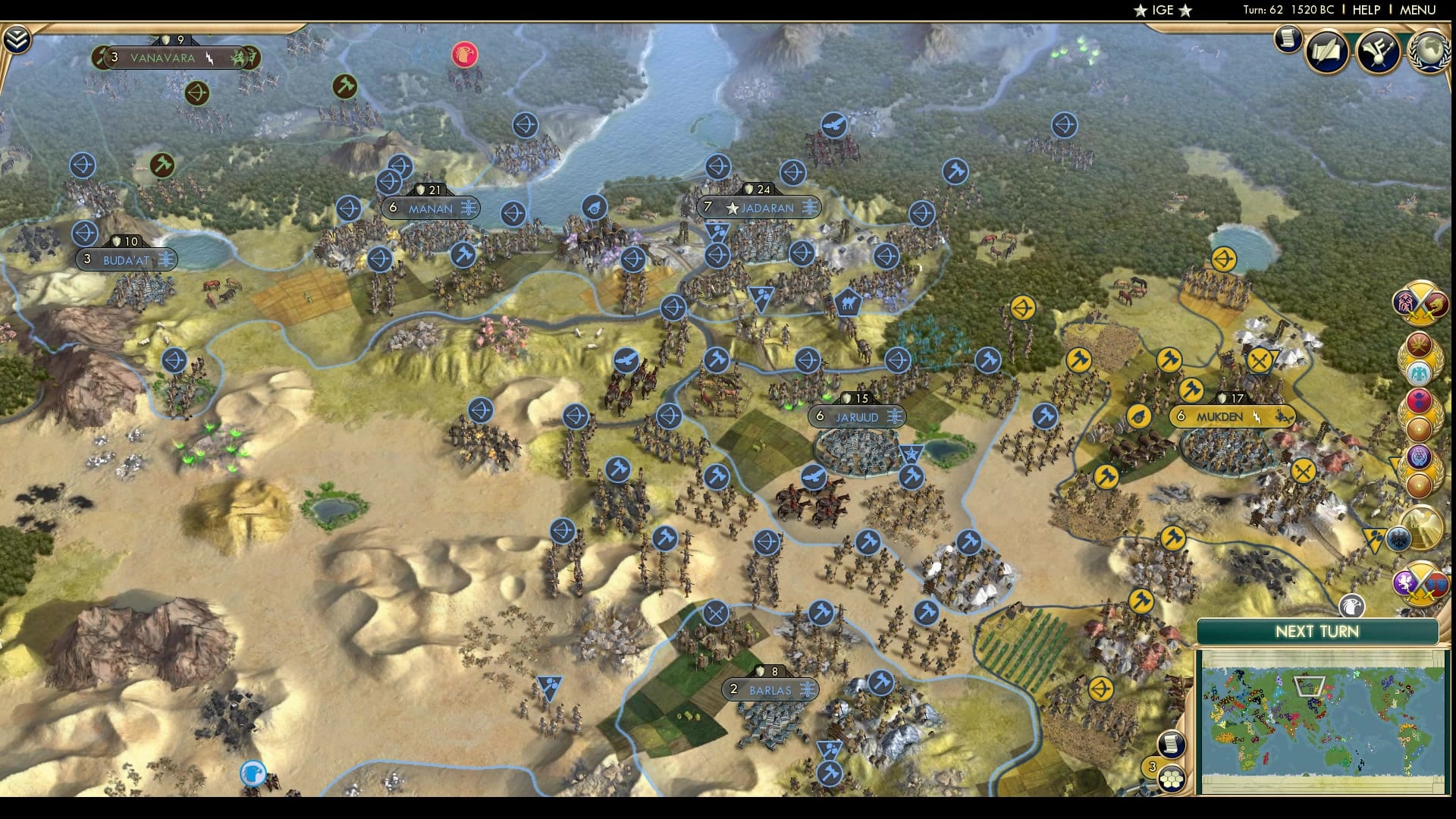
Task: Open HELP from the top bar
Action: click(1367, 10)
